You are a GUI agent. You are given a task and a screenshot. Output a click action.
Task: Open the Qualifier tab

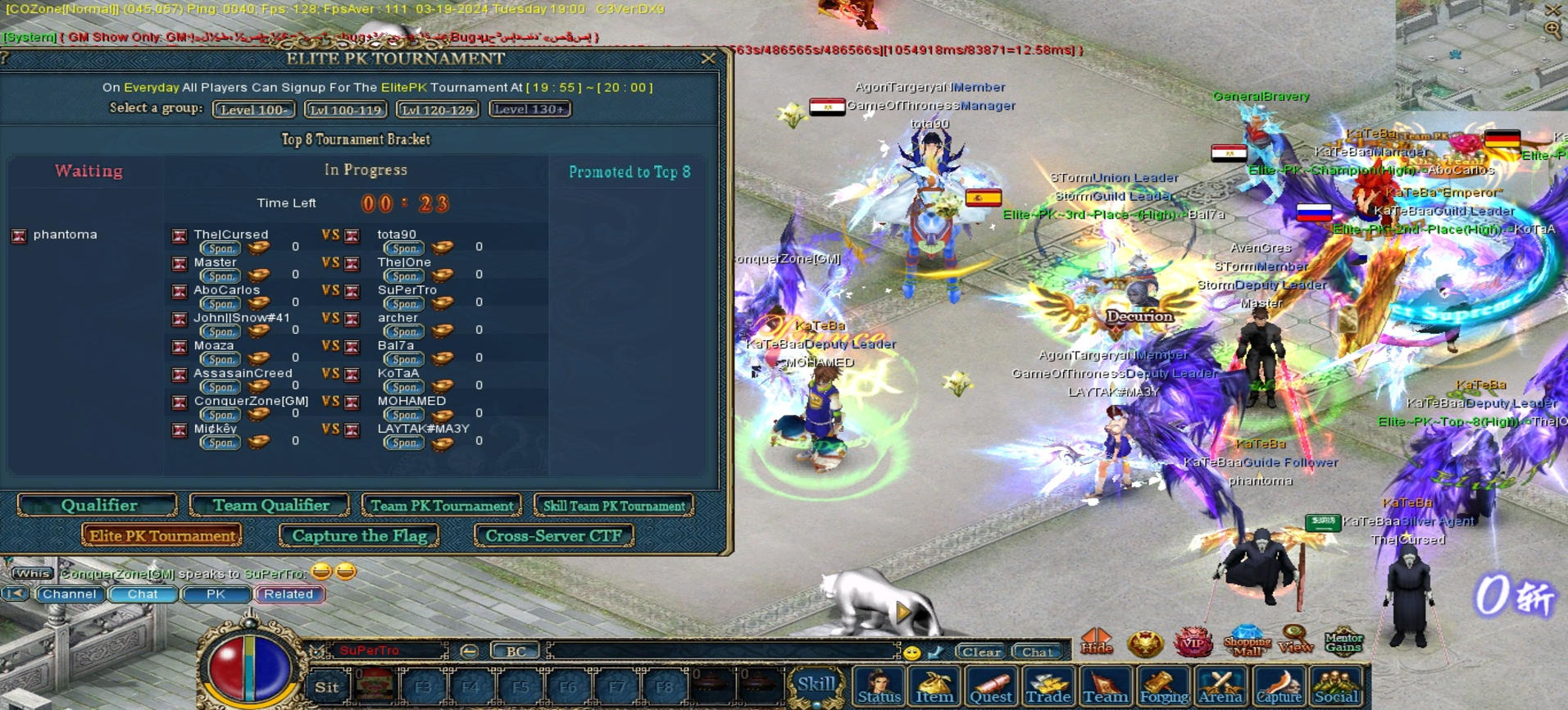[x=98, y=506]
